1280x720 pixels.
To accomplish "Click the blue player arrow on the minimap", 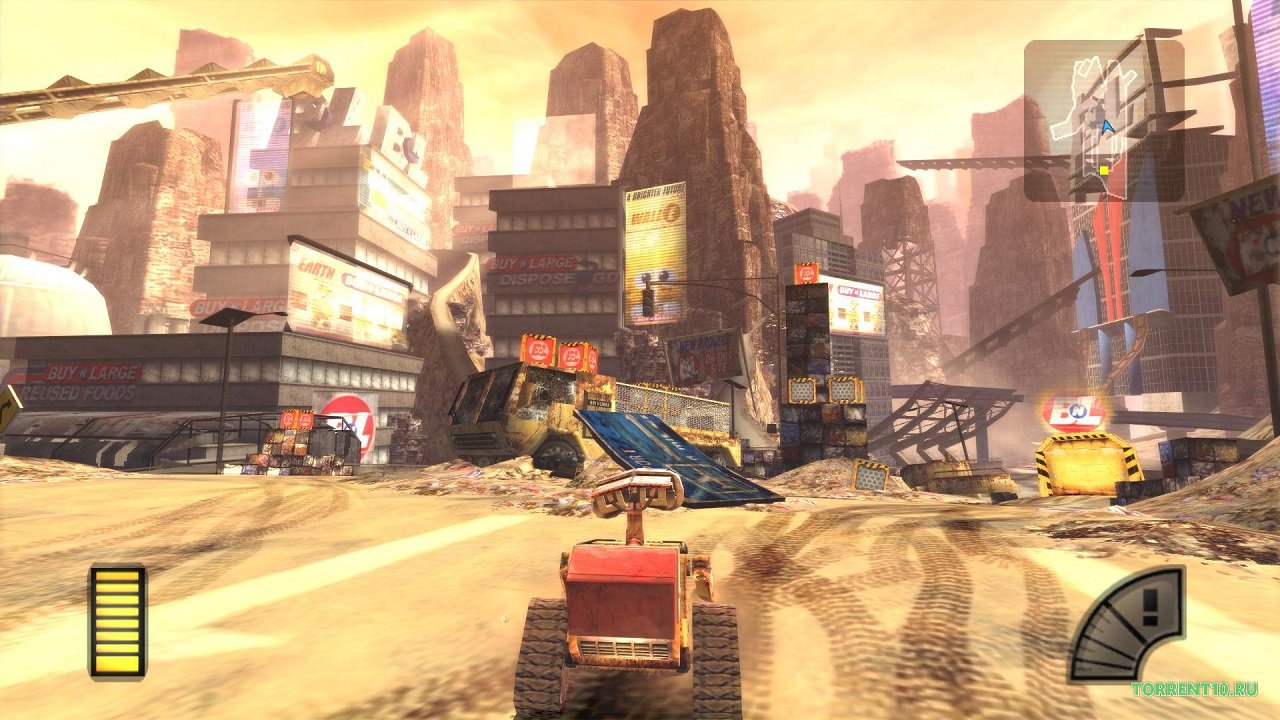I will coord(1107,127).
